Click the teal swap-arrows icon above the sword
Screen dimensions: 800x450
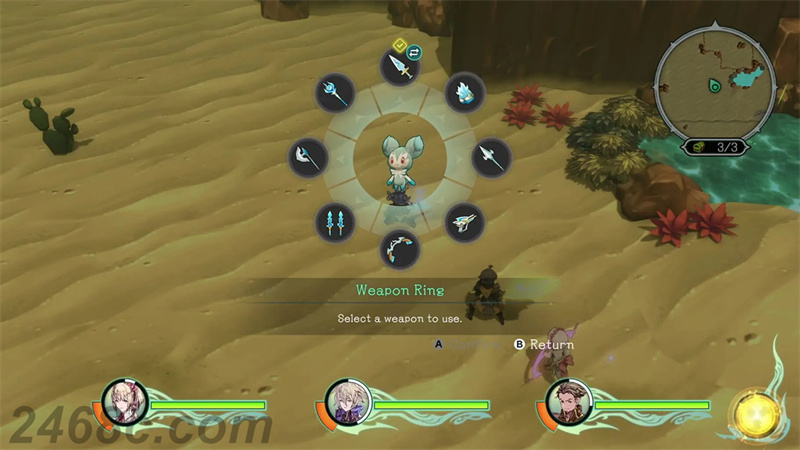pos(414,51)
